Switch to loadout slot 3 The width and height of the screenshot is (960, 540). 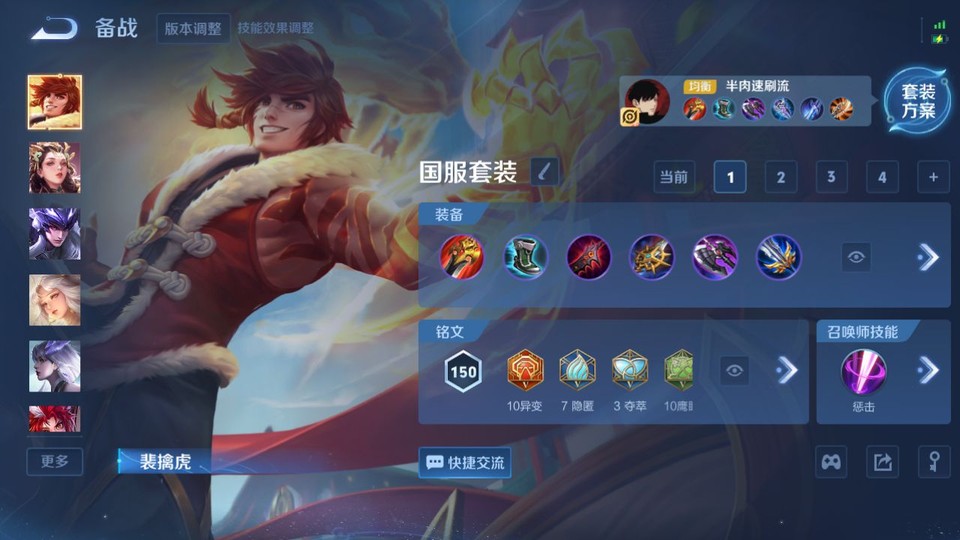coord(831,177)
